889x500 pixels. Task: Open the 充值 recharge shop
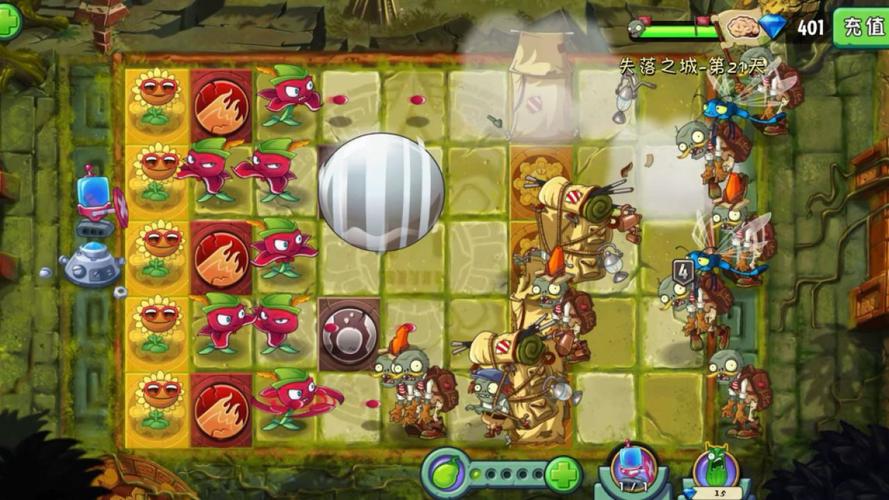[x=861, y=26]
